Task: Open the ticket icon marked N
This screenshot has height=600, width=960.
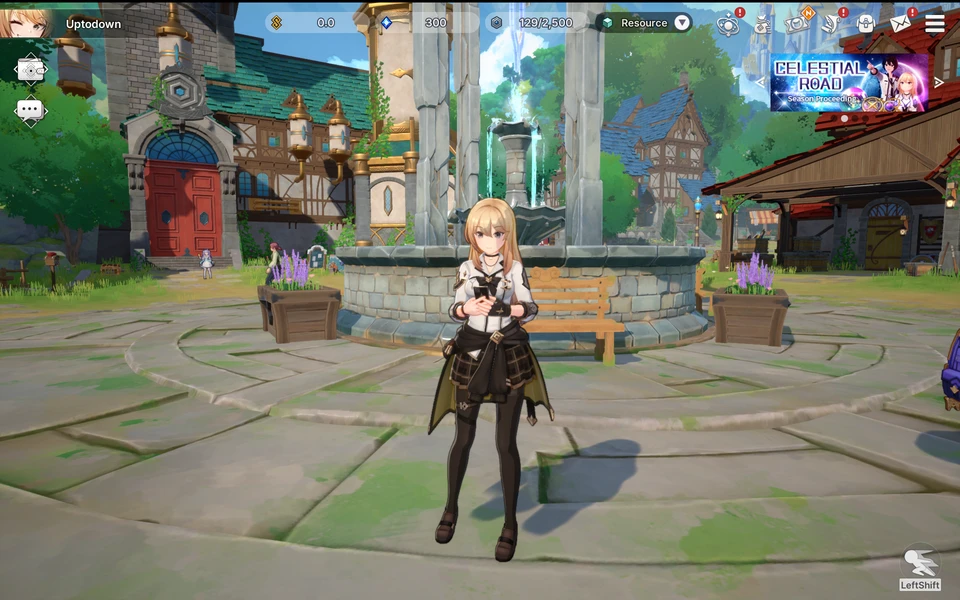Action: [797, 23]
